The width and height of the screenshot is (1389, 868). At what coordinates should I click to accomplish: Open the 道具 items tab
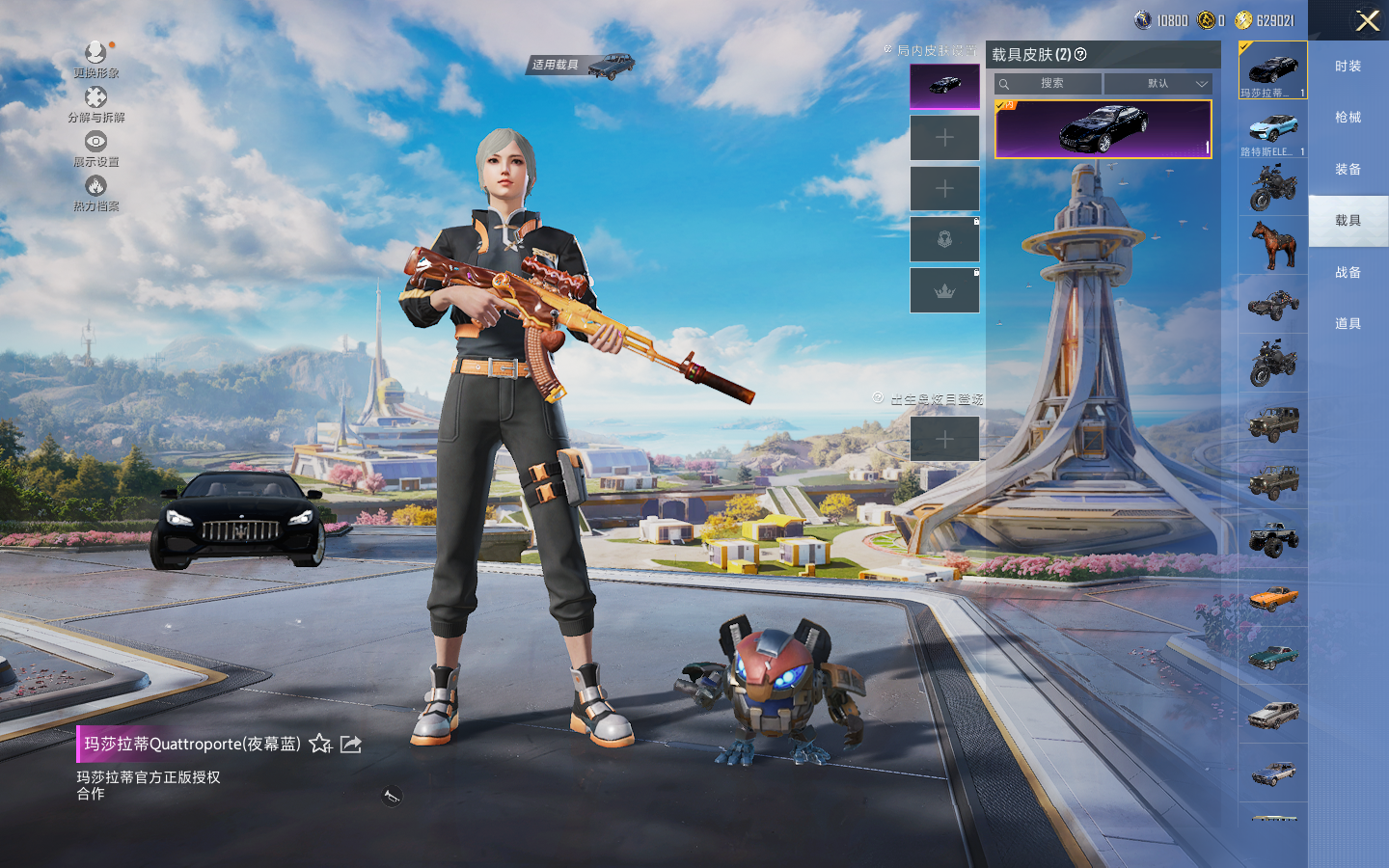click(1348, 324)
